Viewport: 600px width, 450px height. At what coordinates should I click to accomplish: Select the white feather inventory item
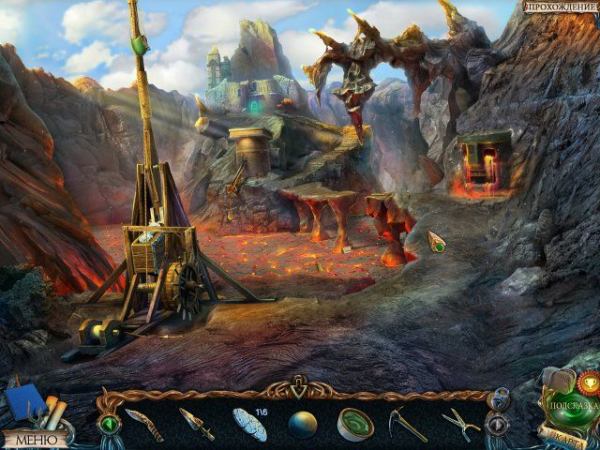click(249, 424)
